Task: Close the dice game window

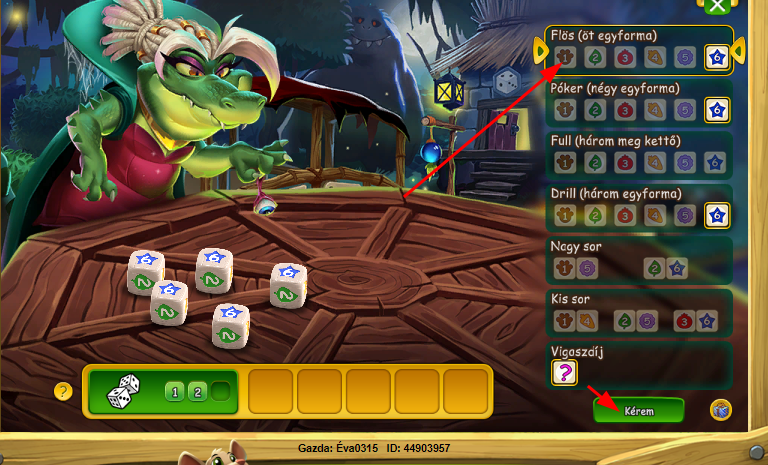Action: [x=715, y=6]
